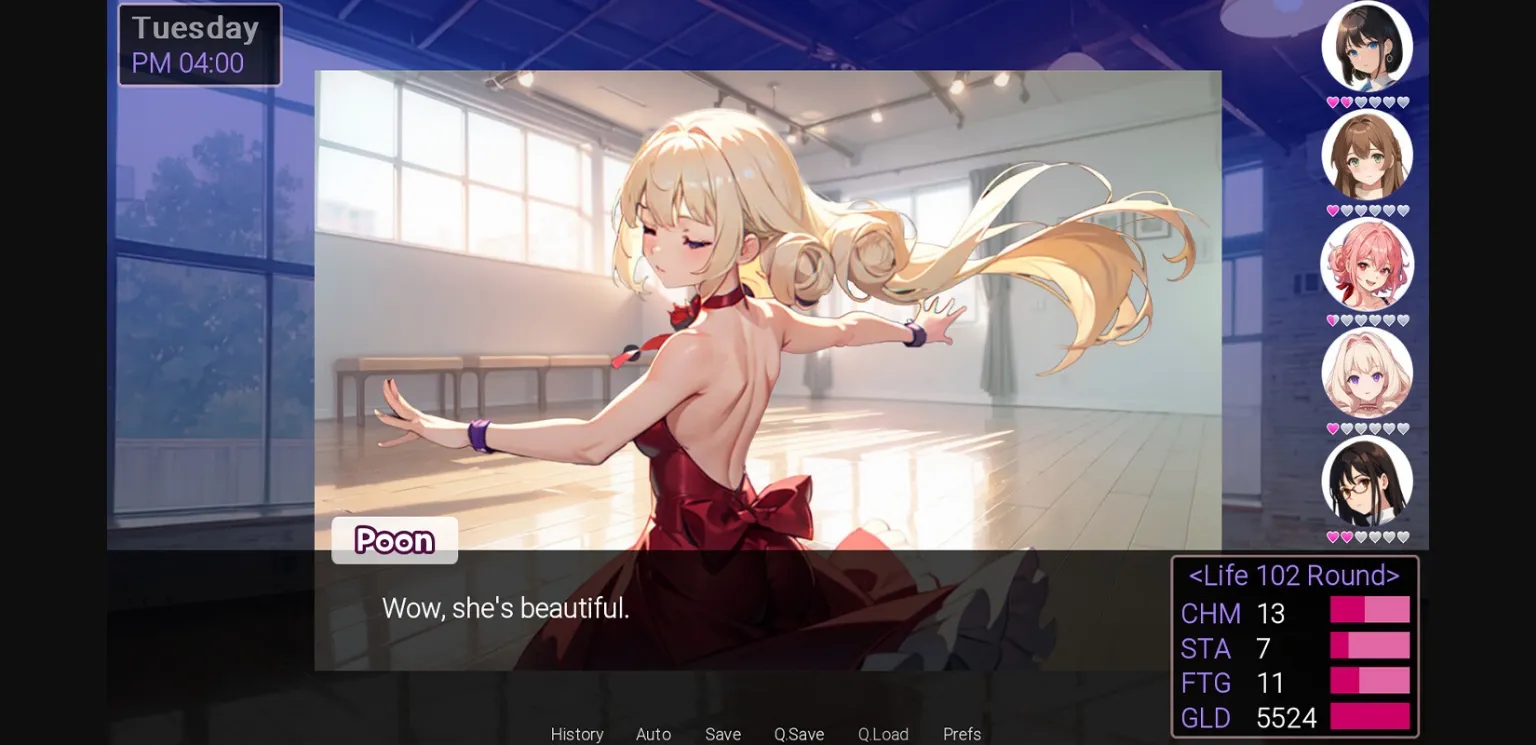Viewport: 1536px width, 745px height.
Task: Select the glasses-wearing girl's portrait
Action: click(x=1367, y=483)
